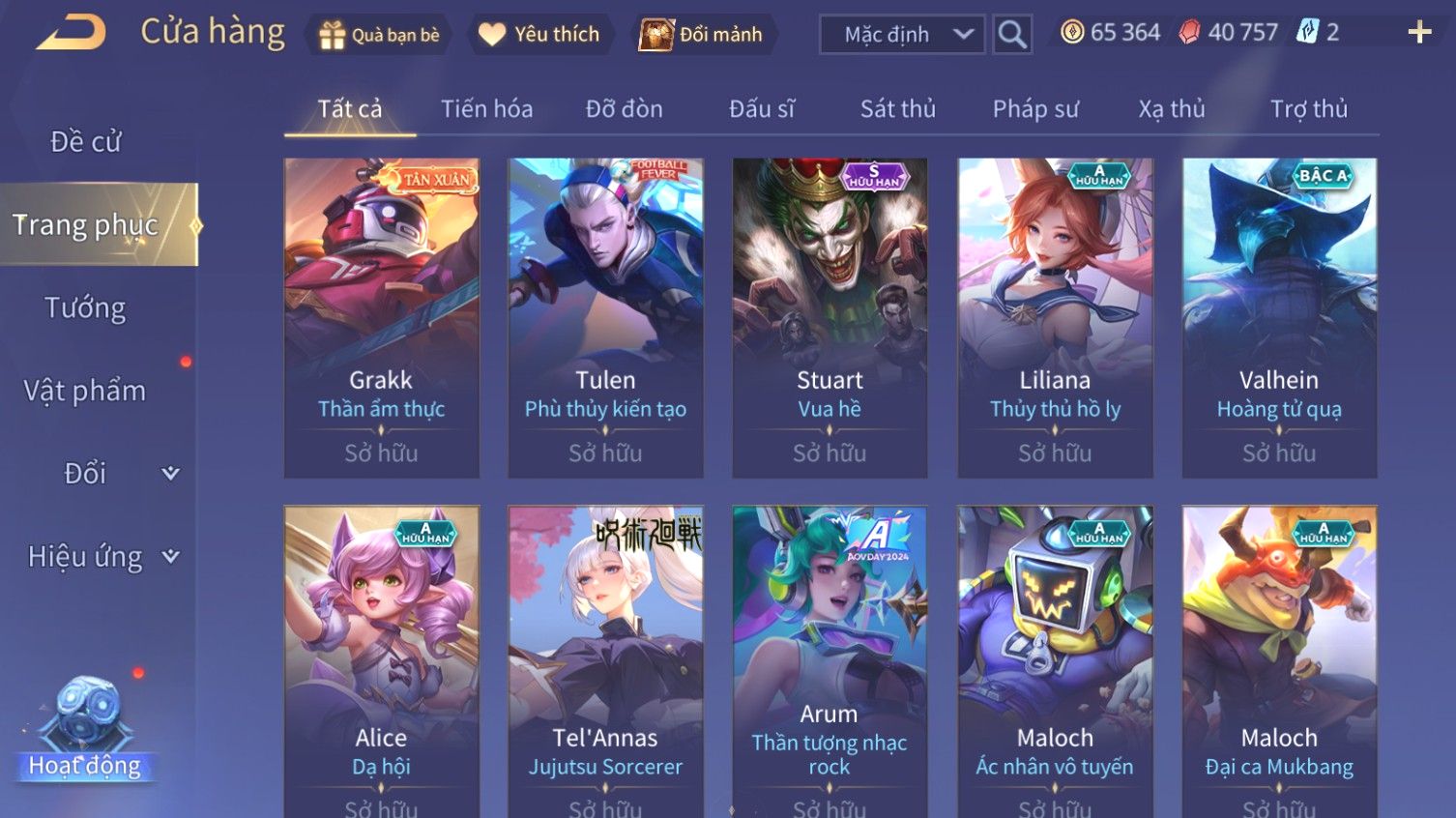1456x818 pixels.
Task: Open Quà bạn bè gift section
Action: [x=379, y=35]
